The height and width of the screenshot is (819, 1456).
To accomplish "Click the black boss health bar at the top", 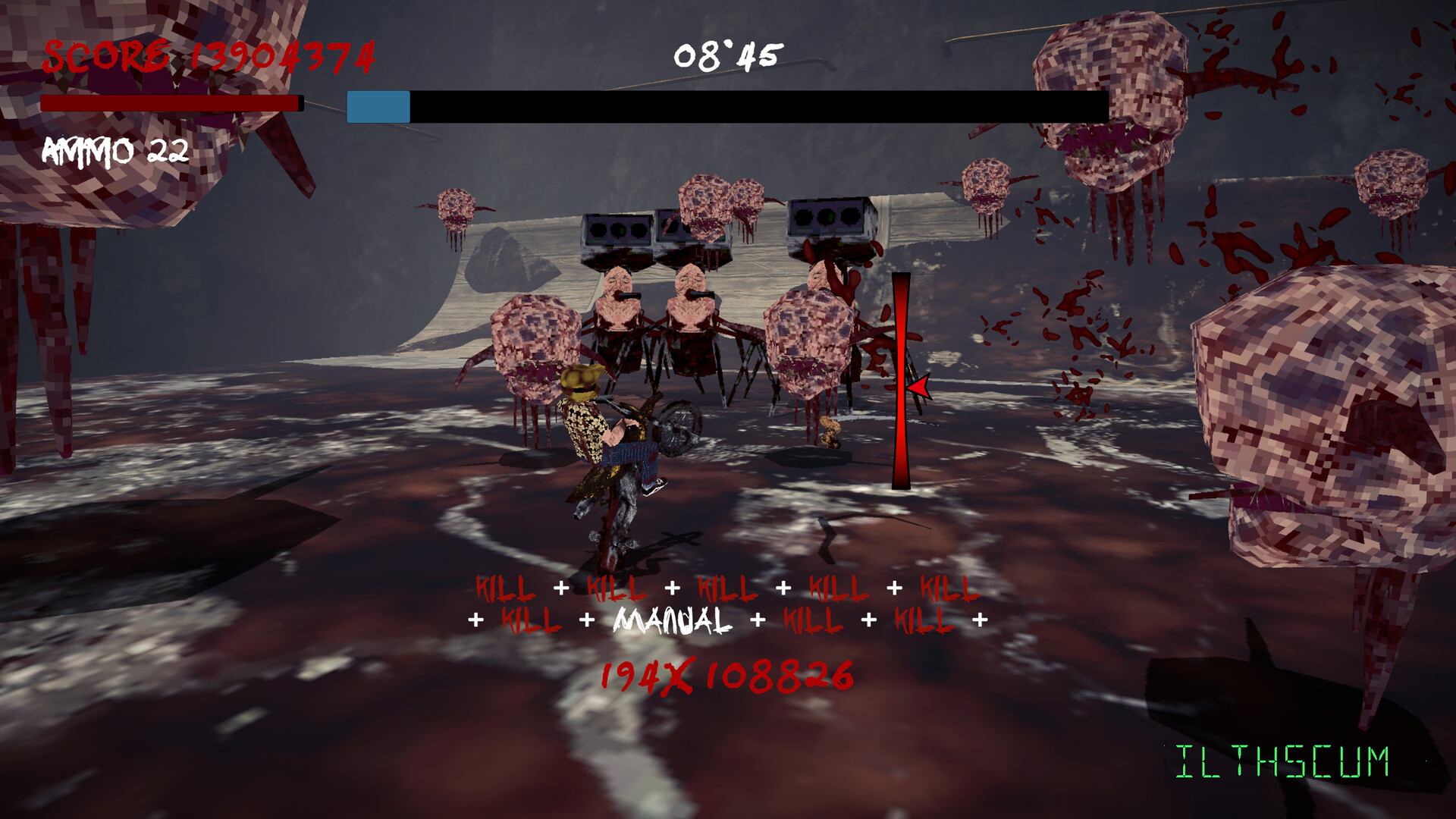I will 758,107.
